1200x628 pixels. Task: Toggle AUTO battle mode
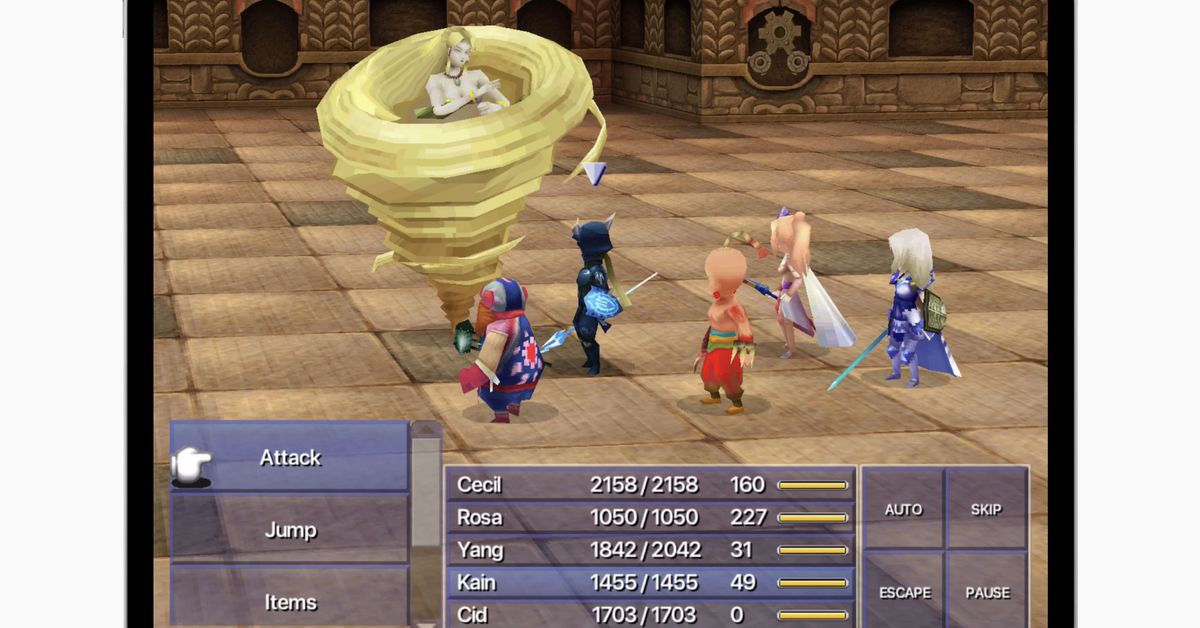(x=903, y=509)
